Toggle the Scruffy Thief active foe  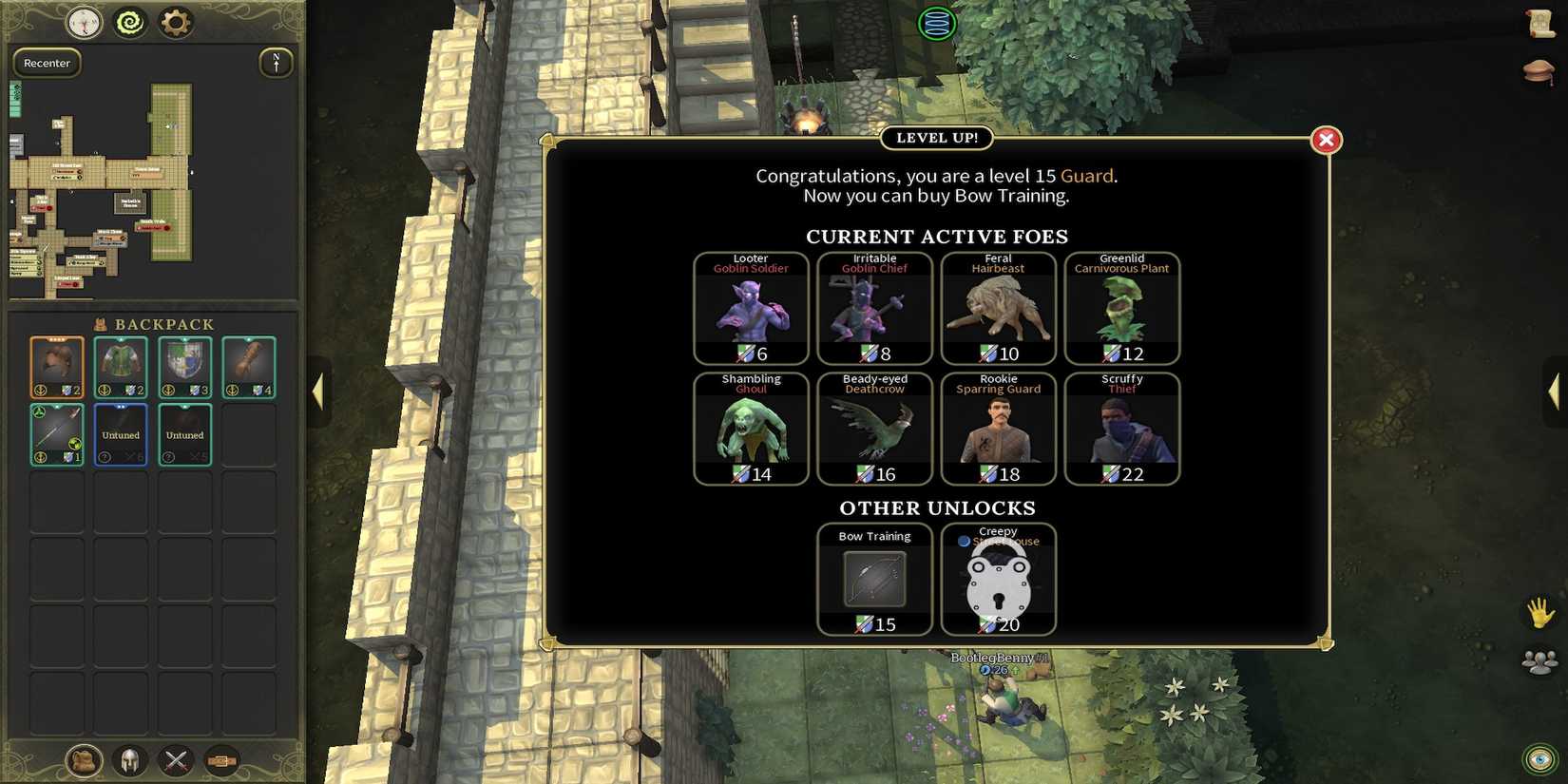pos(1122,428)
